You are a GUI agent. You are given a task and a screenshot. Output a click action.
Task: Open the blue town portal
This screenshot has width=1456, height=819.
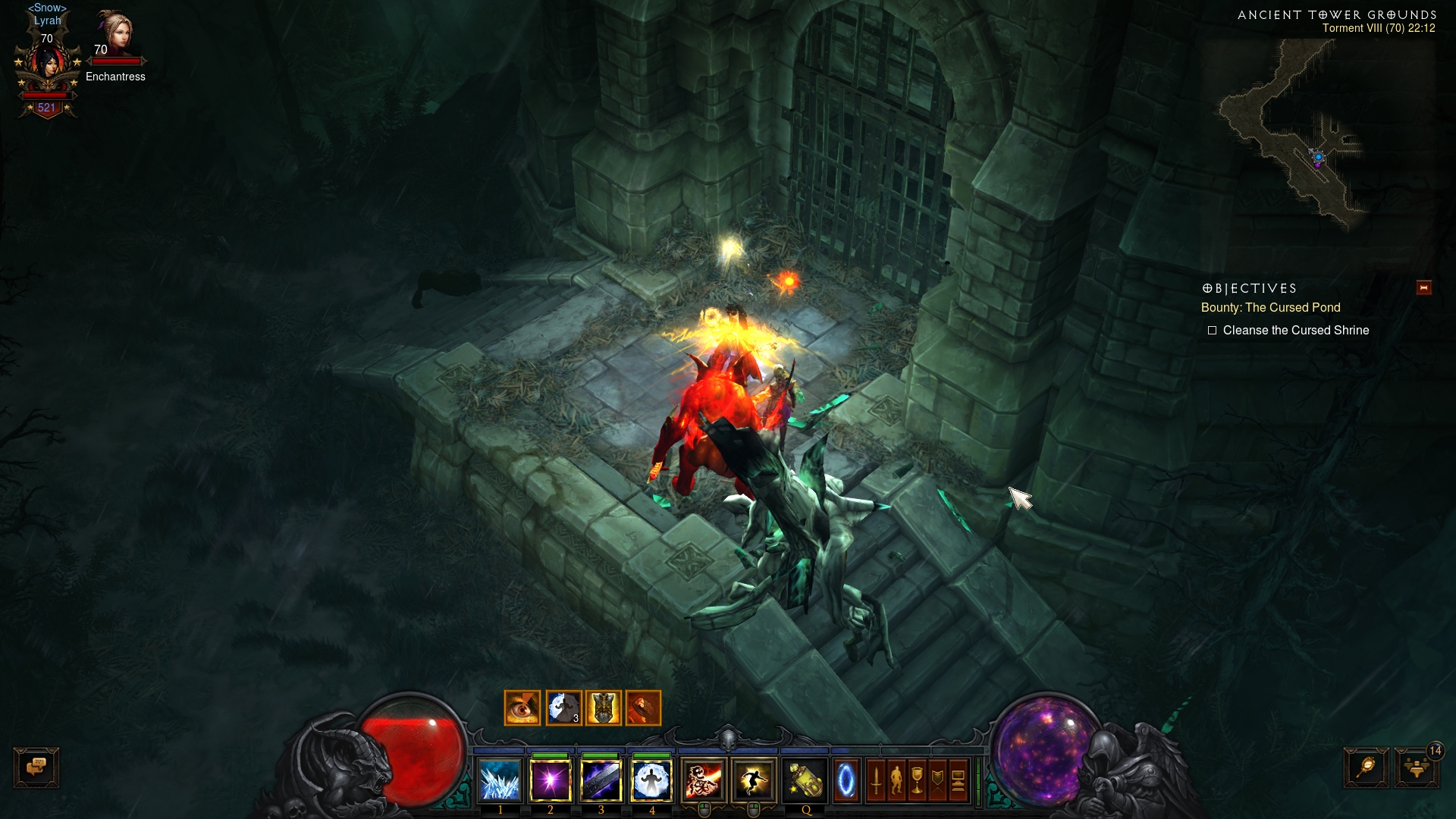point(846,780)
